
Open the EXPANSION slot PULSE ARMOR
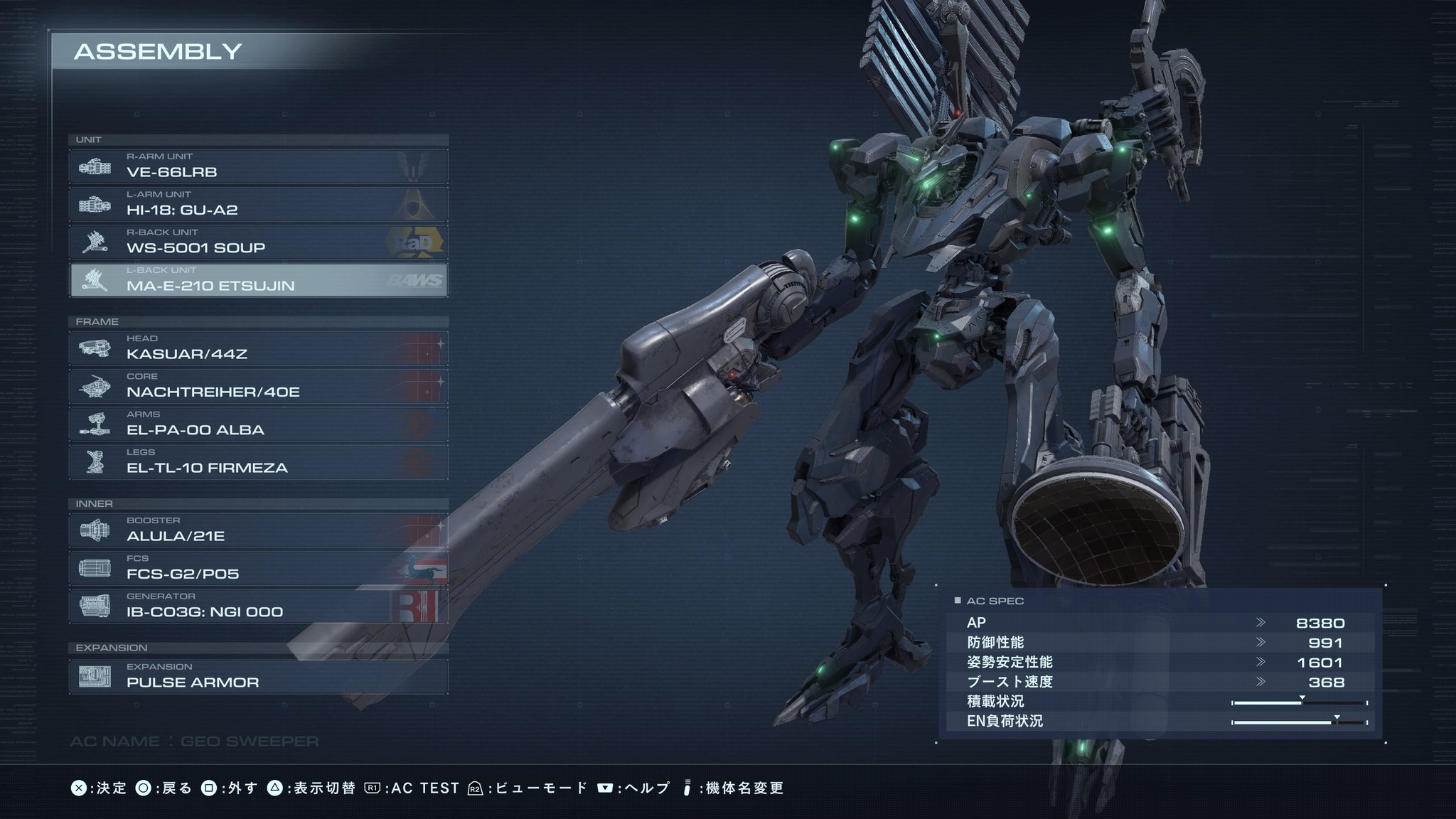259,677
